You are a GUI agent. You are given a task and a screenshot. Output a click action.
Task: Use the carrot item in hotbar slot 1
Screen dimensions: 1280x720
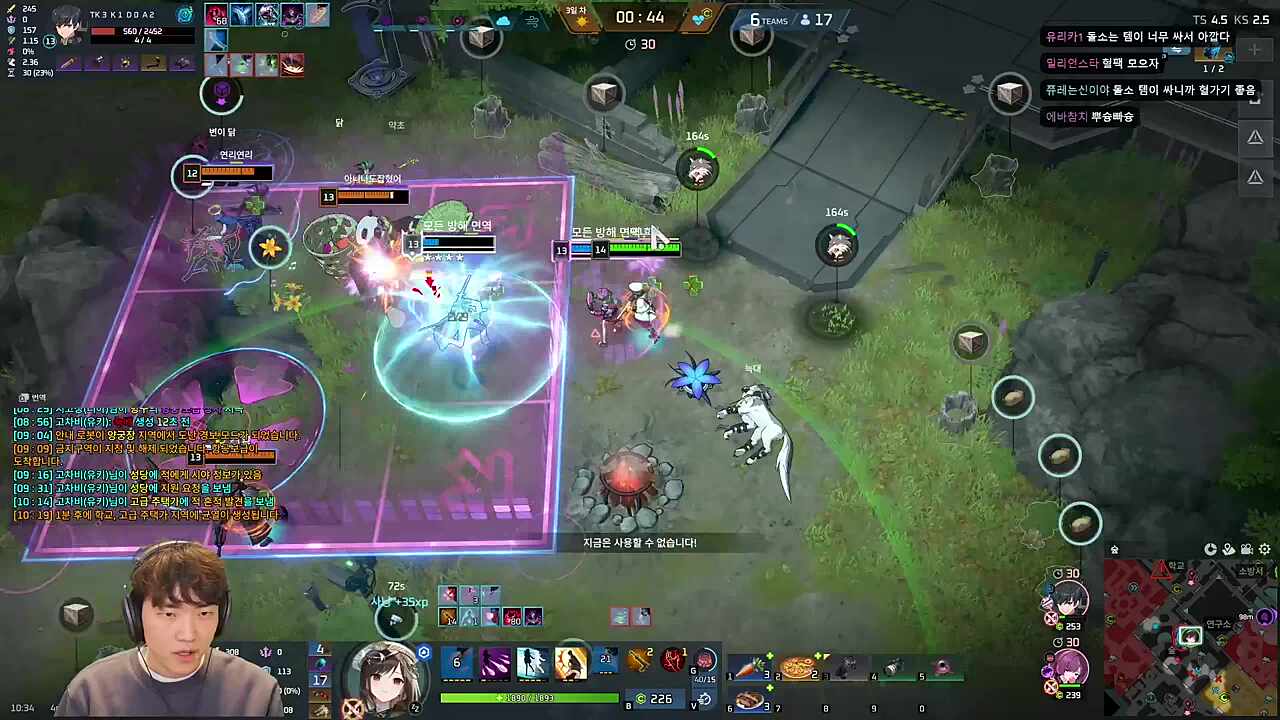coord(750,668)
